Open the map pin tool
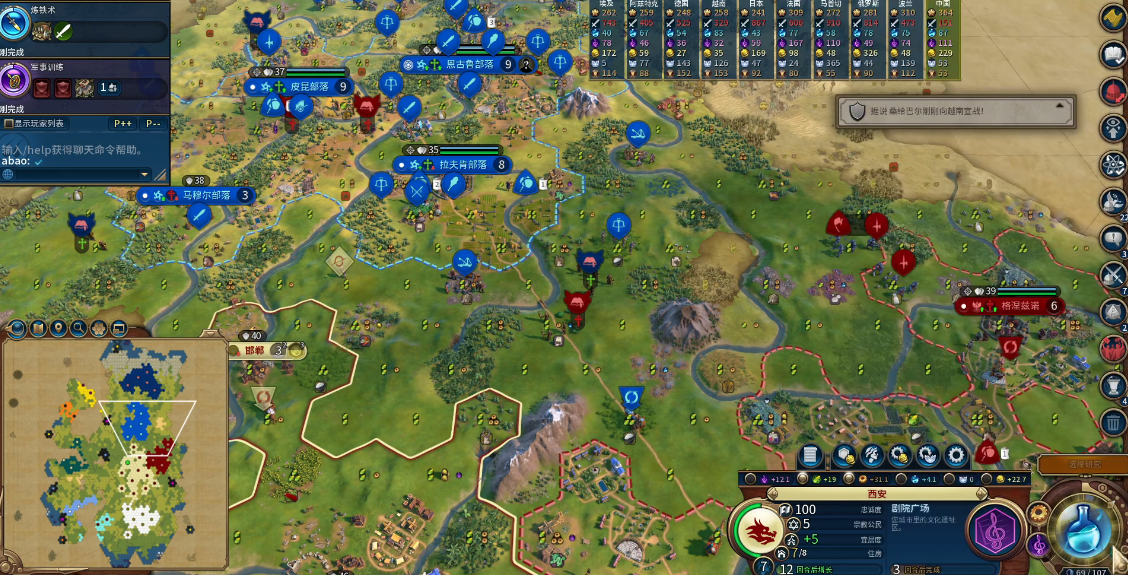Image resolution: width=1128 pixels, height=575 pixels. pos(58,328)
